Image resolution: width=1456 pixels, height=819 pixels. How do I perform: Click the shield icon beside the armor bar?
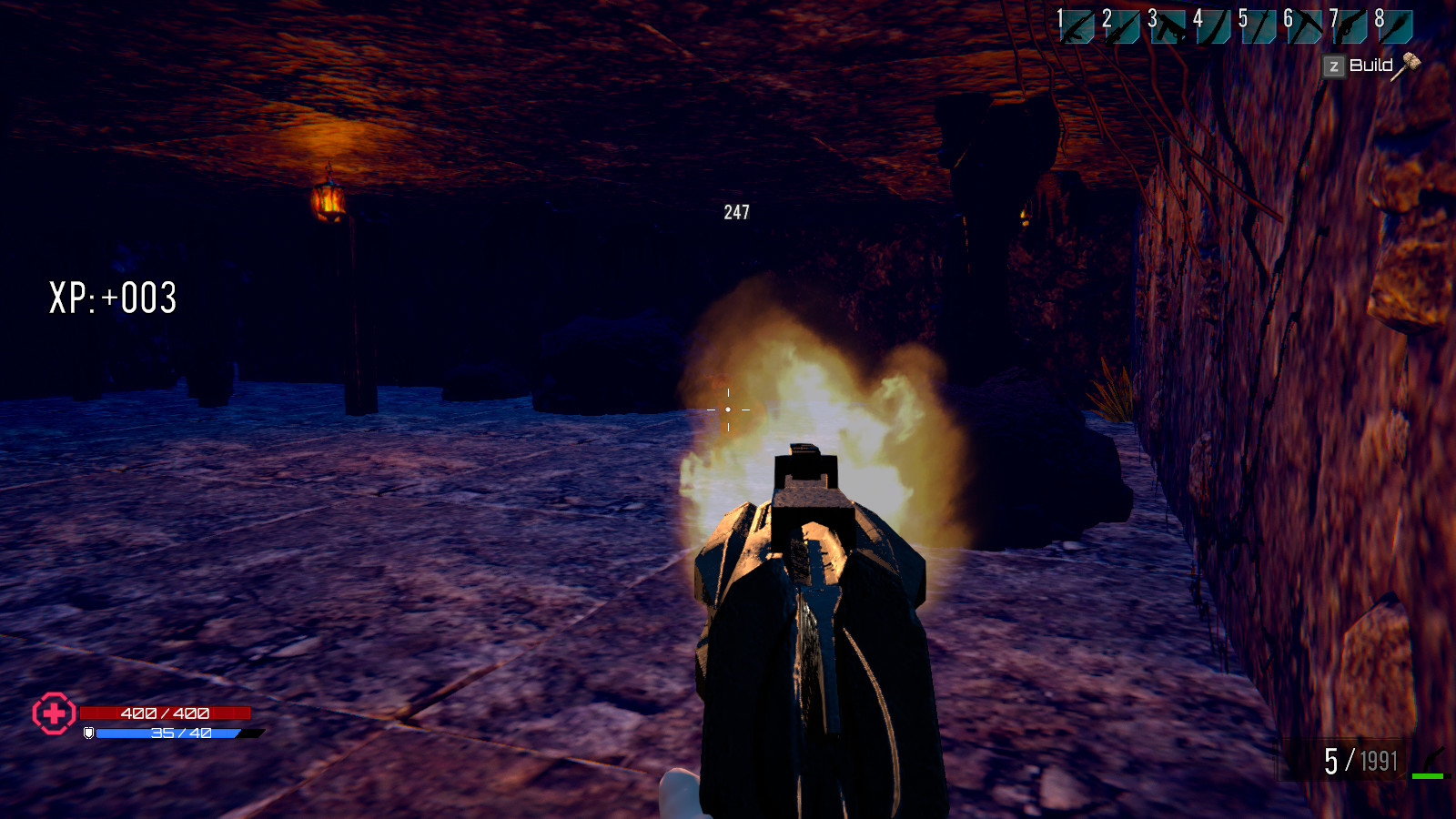[x=88, y=733]
